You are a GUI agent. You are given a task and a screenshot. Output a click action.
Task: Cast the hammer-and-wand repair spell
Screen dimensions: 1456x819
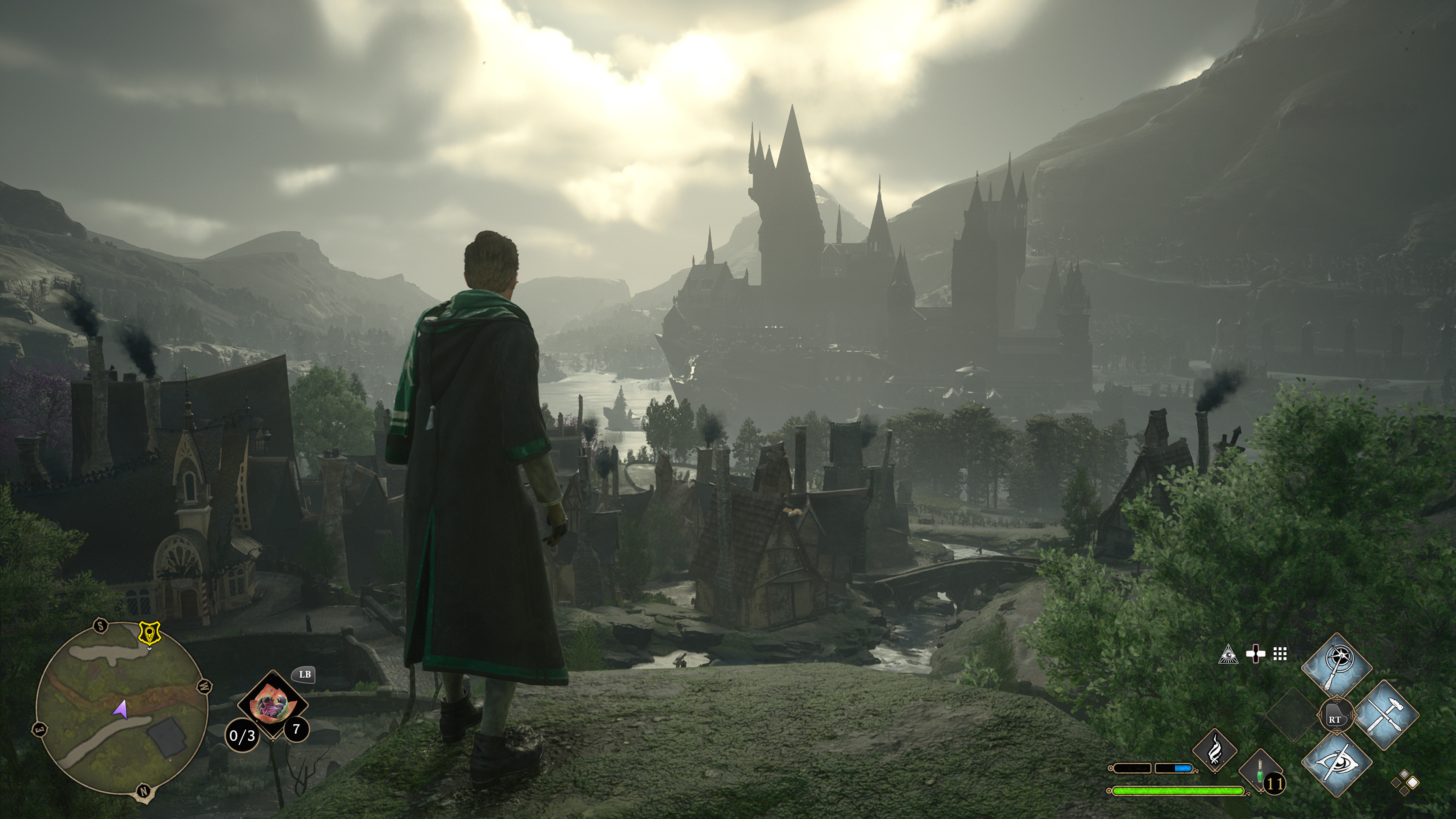pos(1387,714)
